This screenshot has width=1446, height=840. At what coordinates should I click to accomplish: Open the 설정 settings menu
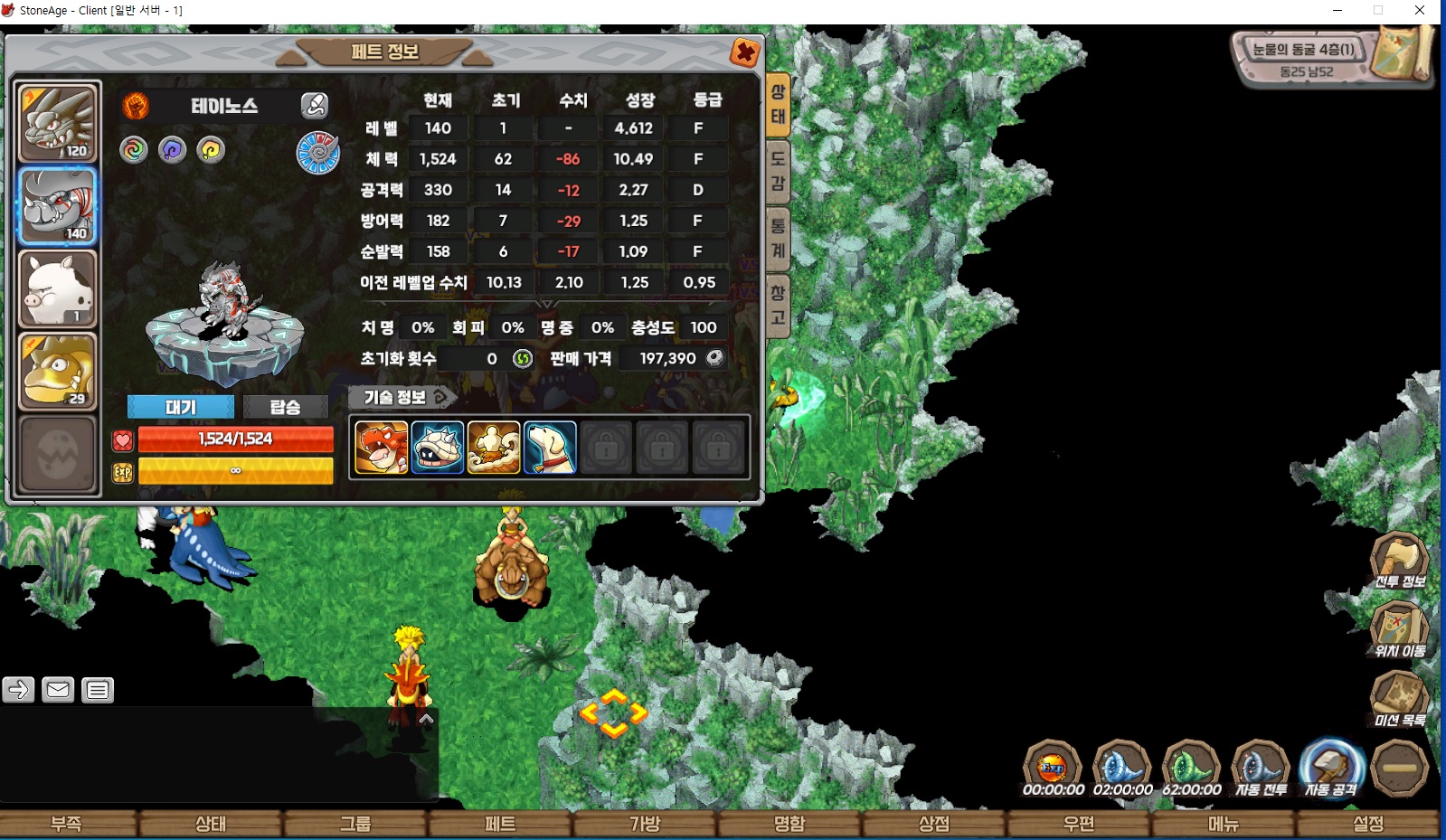(x=1368, y=824)
